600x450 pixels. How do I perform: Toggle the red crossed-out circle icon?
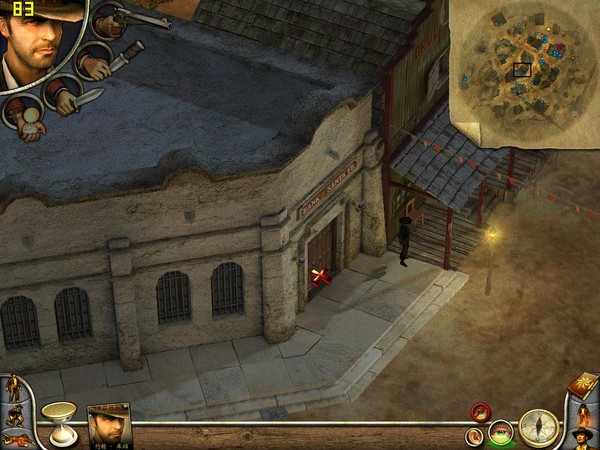pyautogui.click(x=481, y=411)
